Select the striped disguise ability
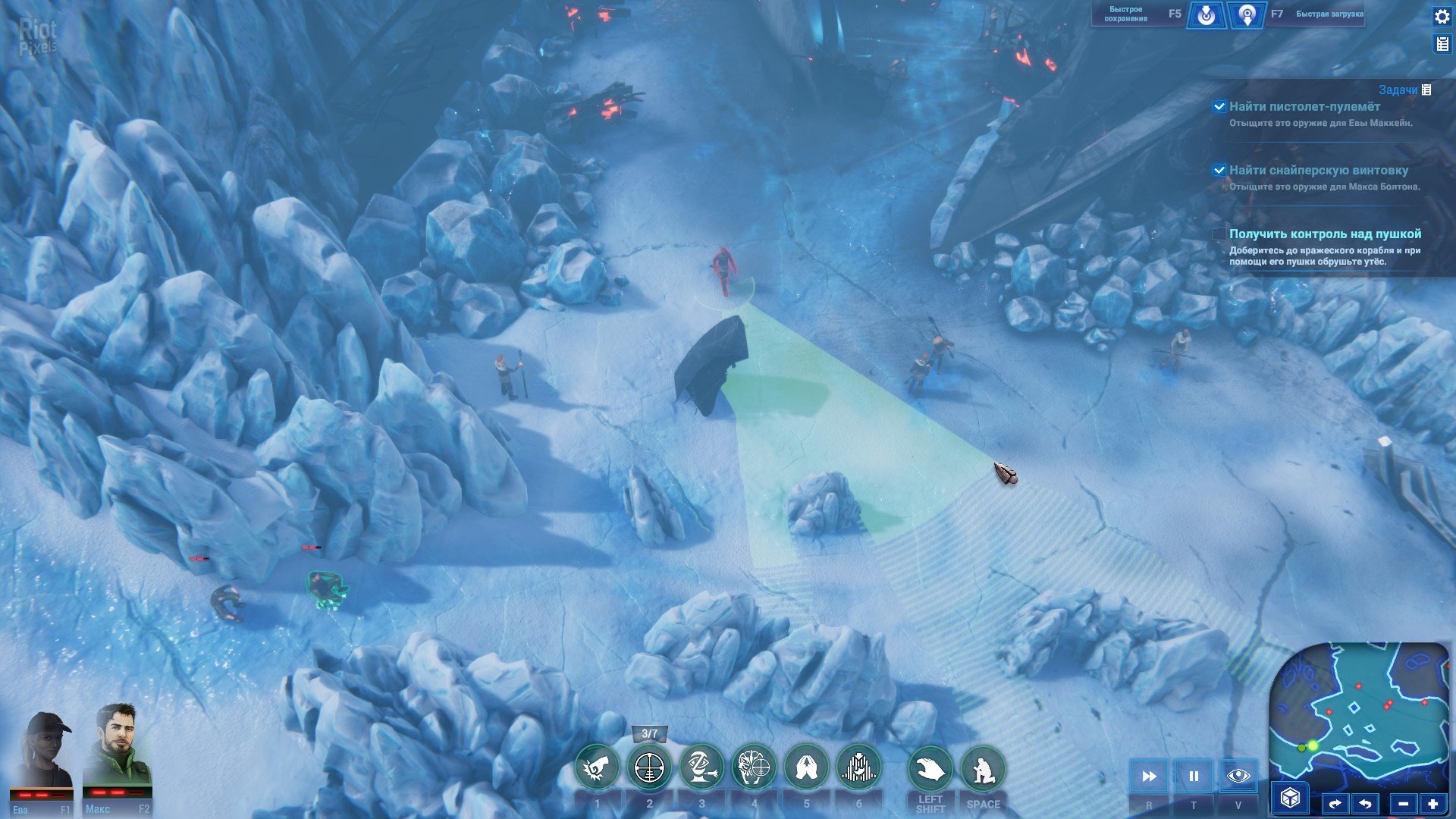 click(x=858, y=768)
